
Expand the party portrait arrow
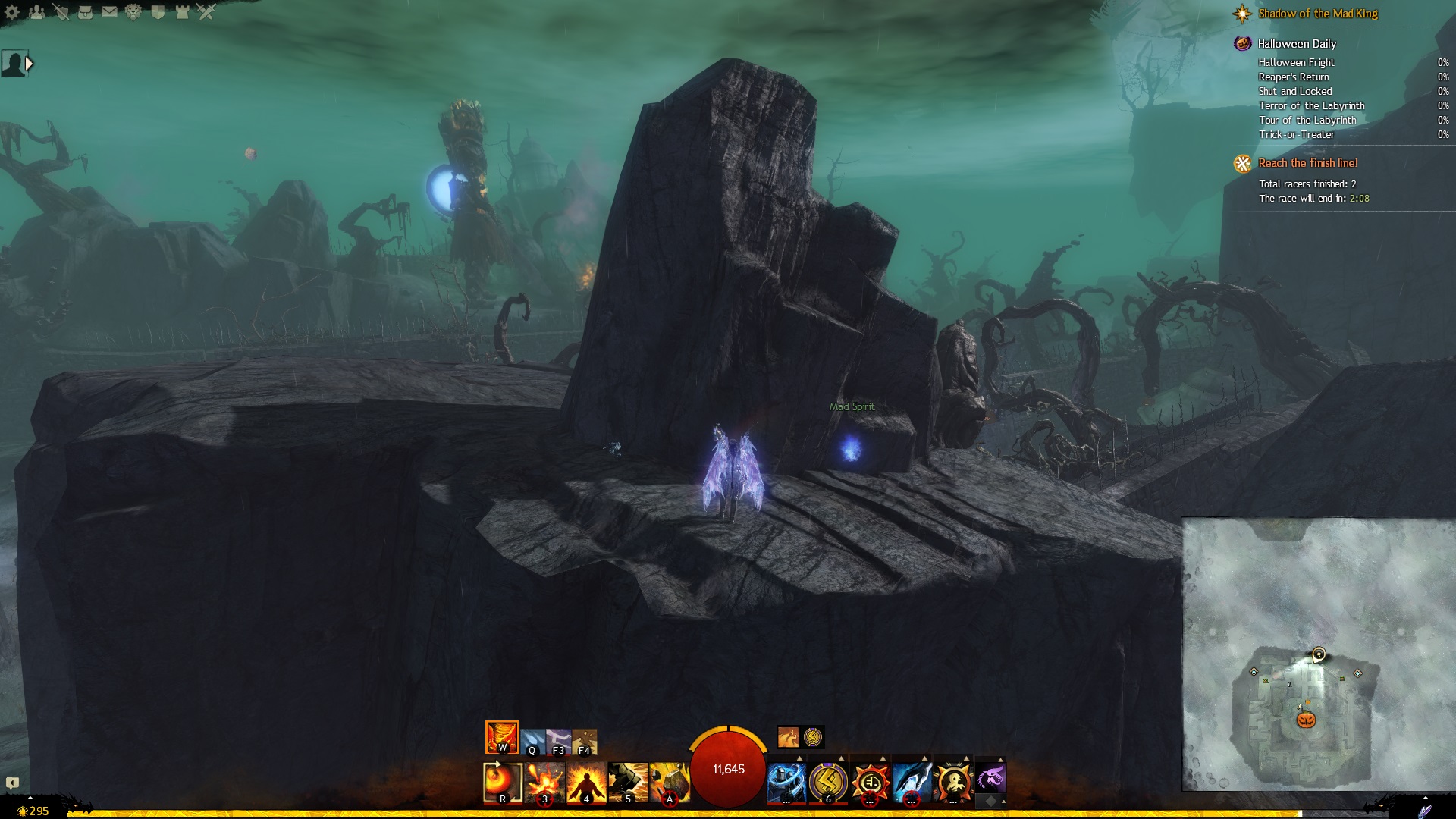tap(30, 64)
